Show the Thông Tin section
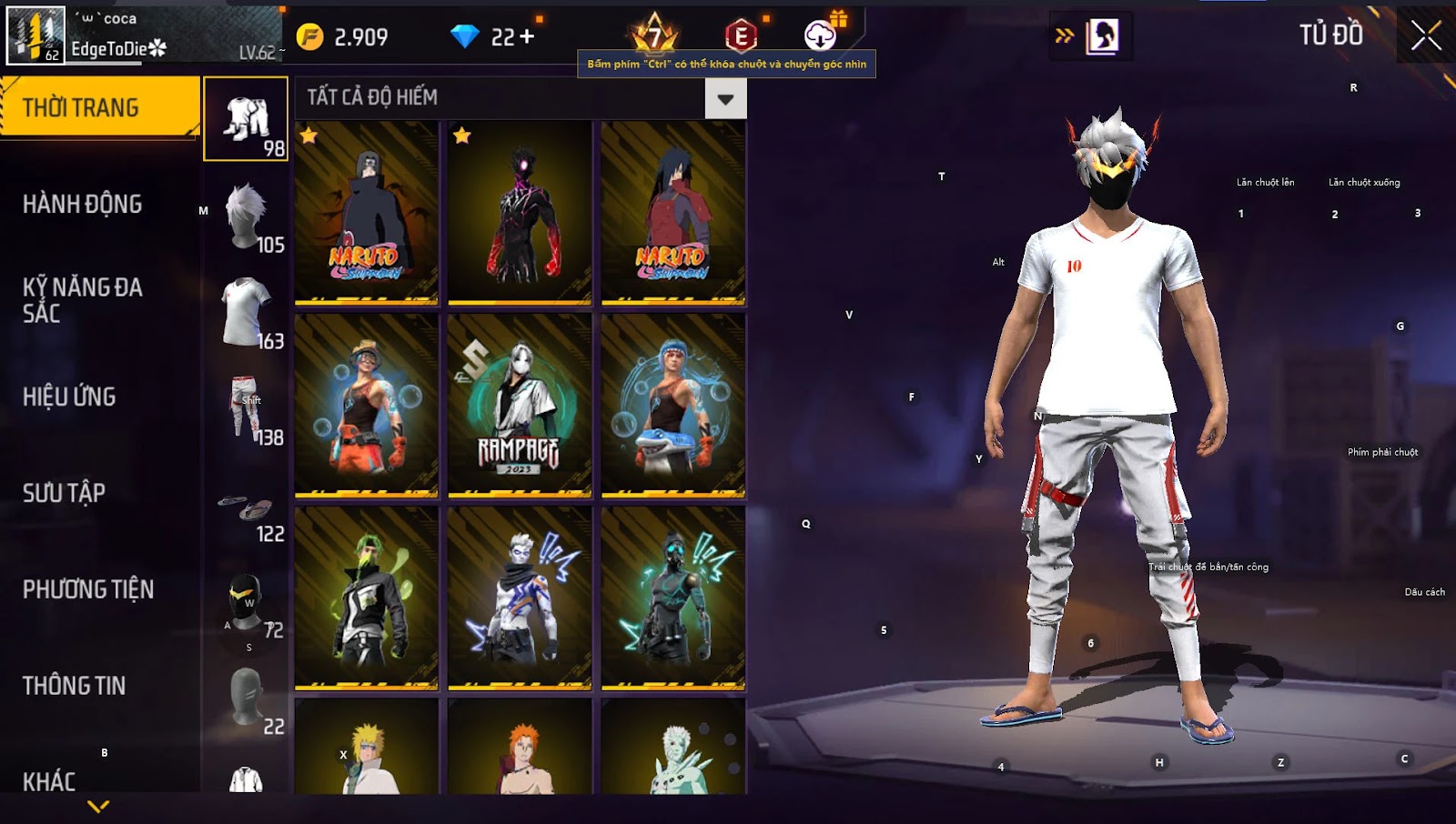The image size is (1456, 824). tap(75, 686)
